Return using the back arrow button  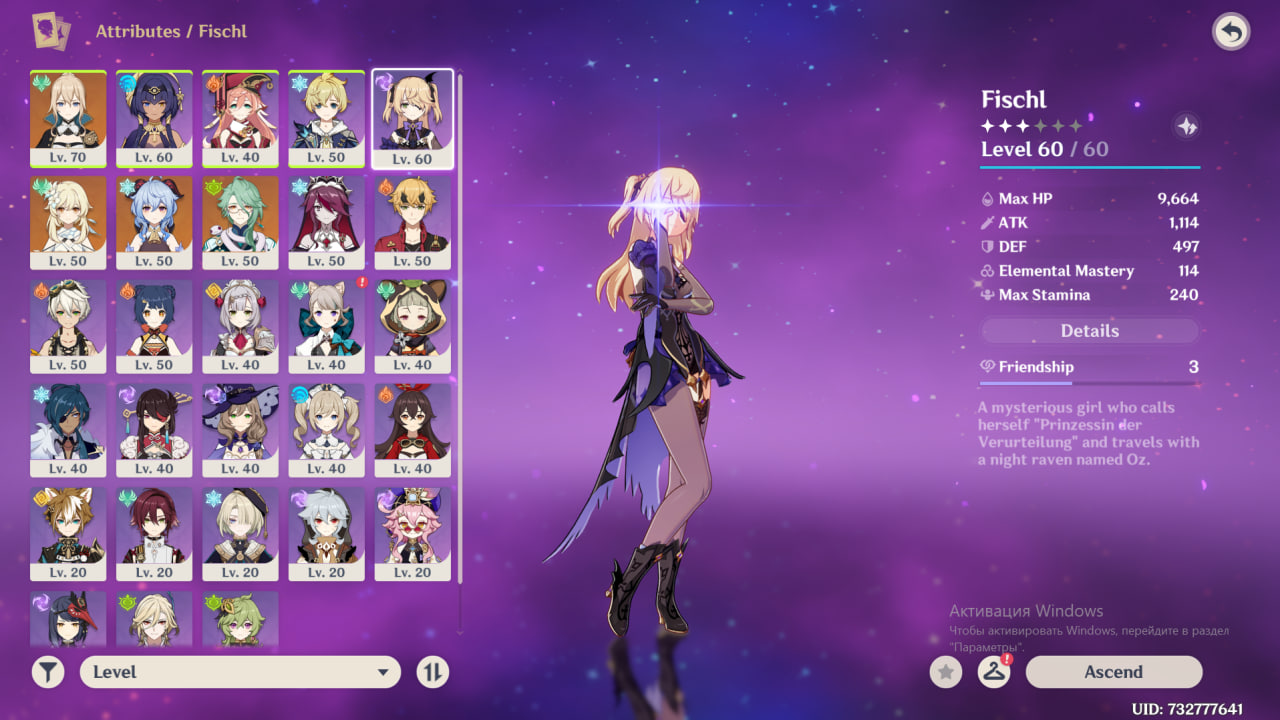1231,32
